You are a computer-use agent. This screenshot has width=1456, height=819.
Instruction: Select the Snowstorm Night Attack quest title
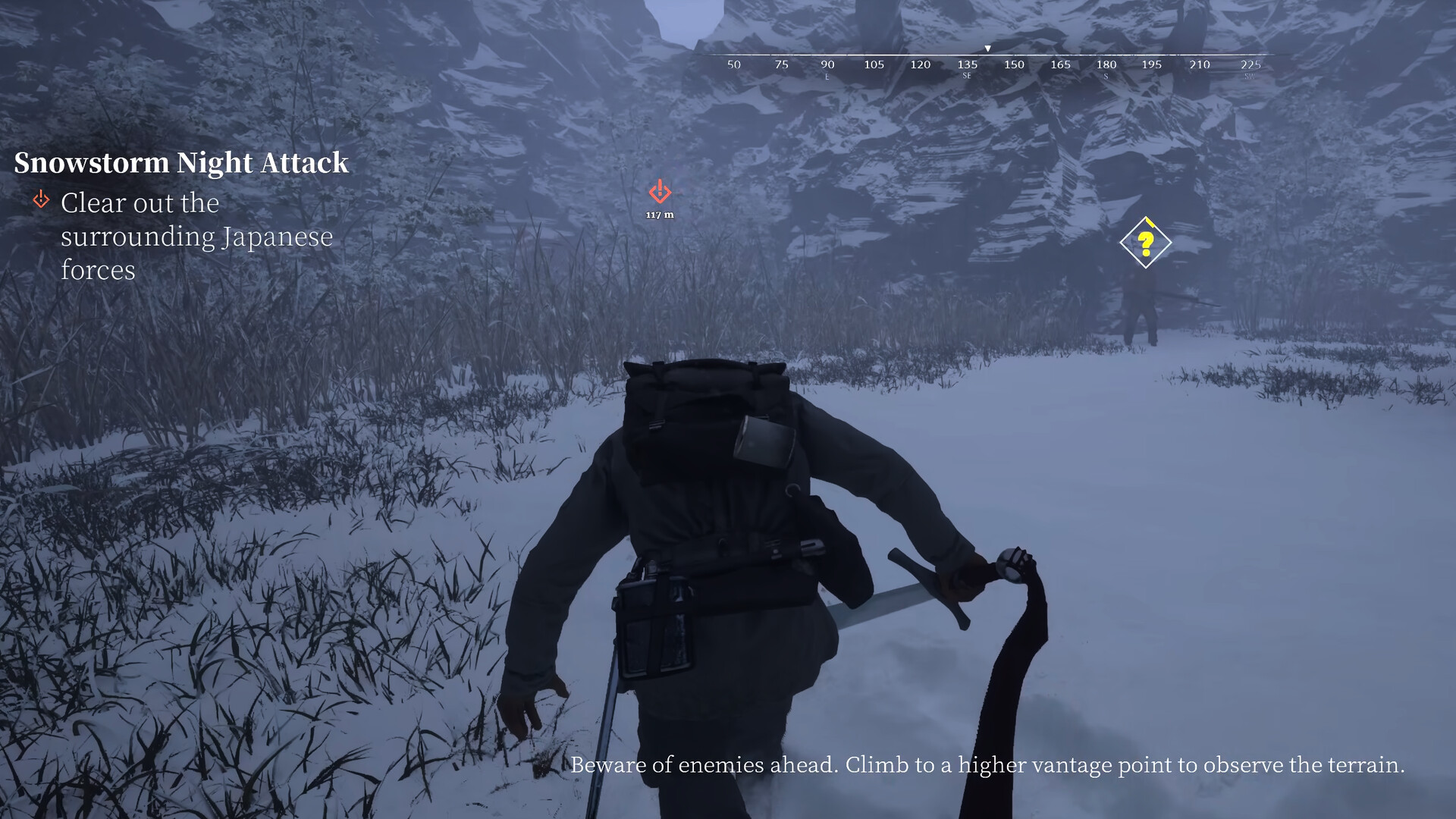tap(181, 163)
